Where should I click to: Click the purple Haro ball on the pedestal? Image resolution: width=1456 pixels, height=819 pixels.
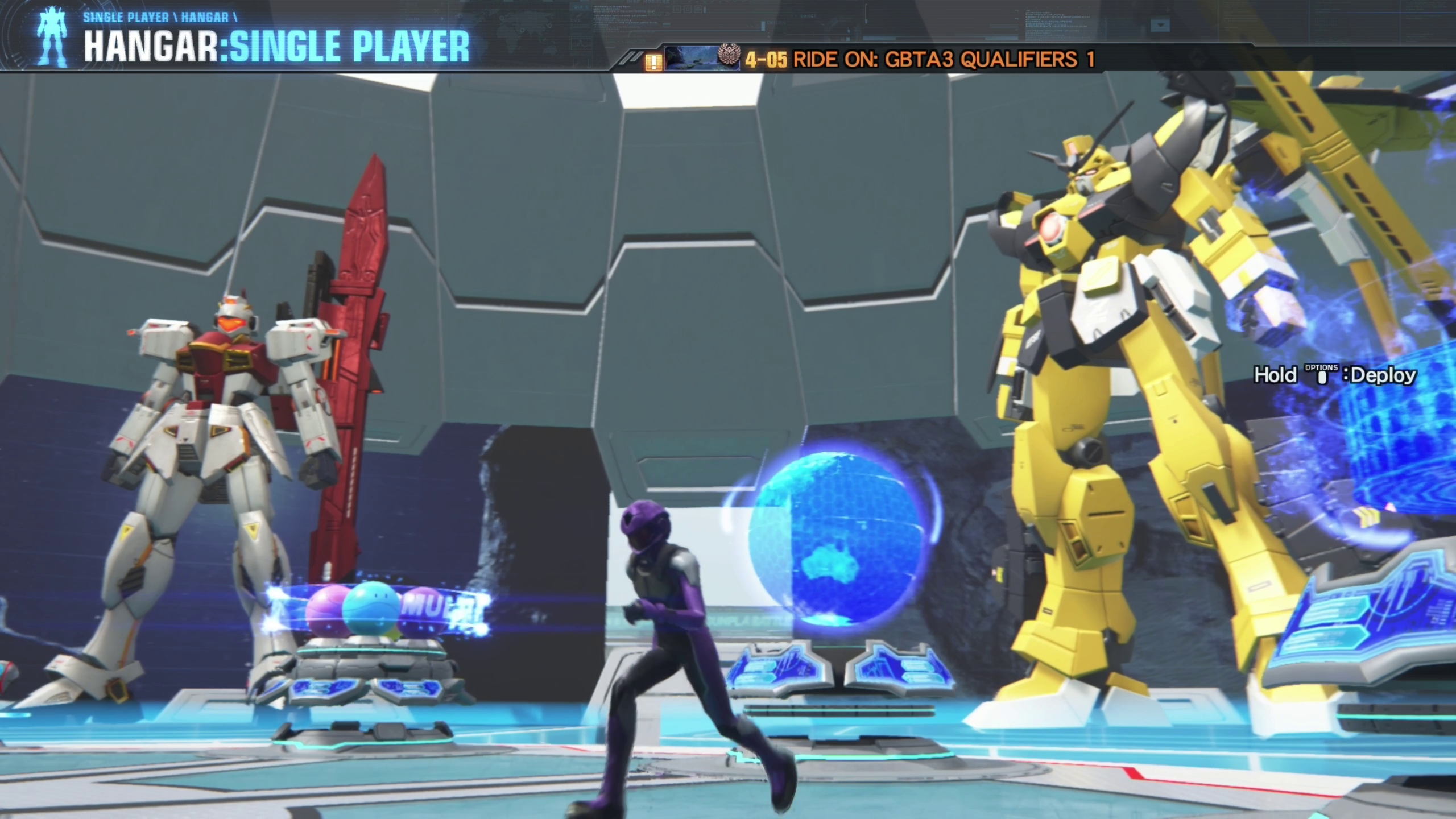pyautogui.click(x=329, y=610)
